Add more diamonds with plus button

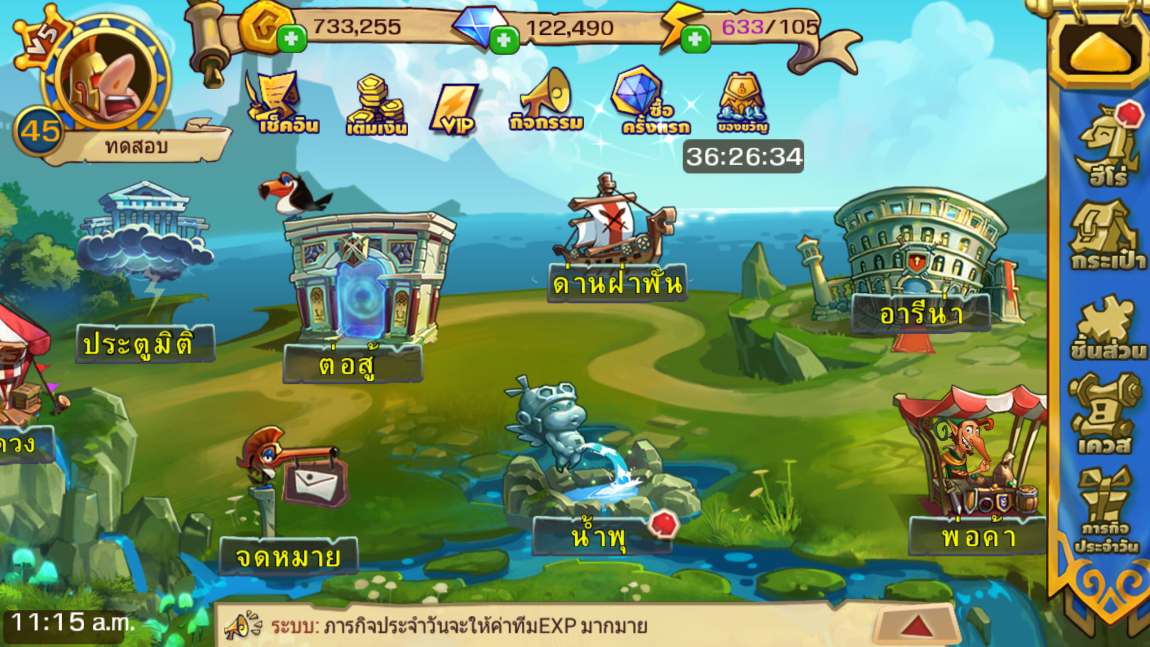click(504, 40)
